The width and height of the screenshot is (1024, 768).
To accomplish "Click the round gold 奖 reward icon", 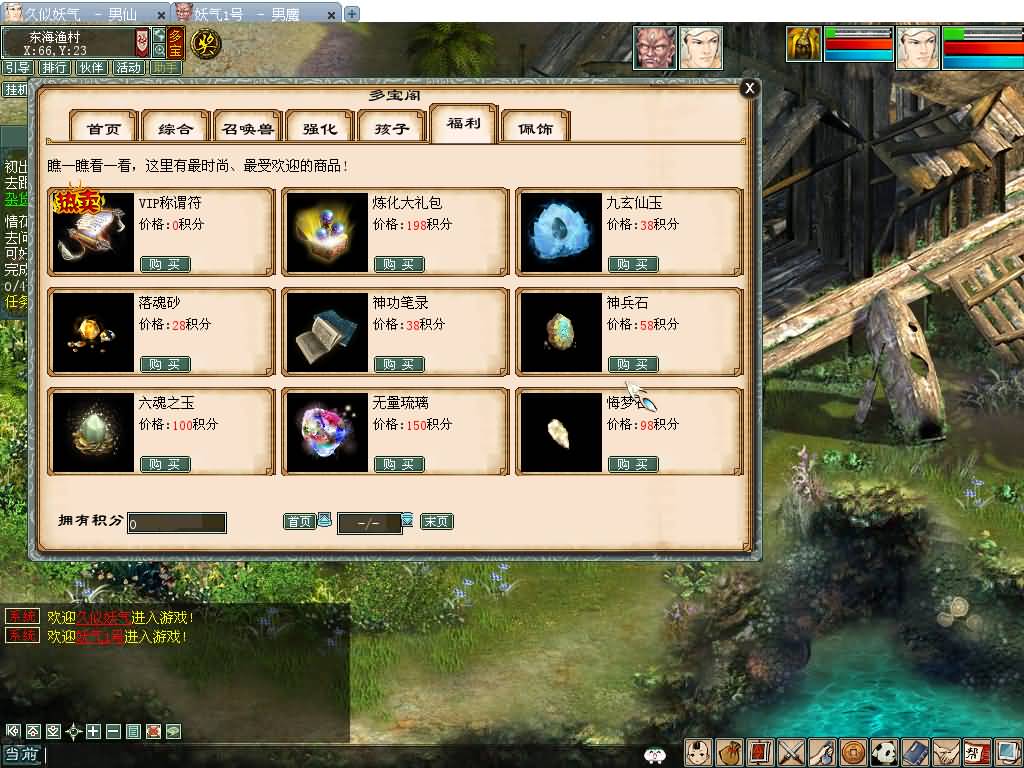I will click(205, 44).
